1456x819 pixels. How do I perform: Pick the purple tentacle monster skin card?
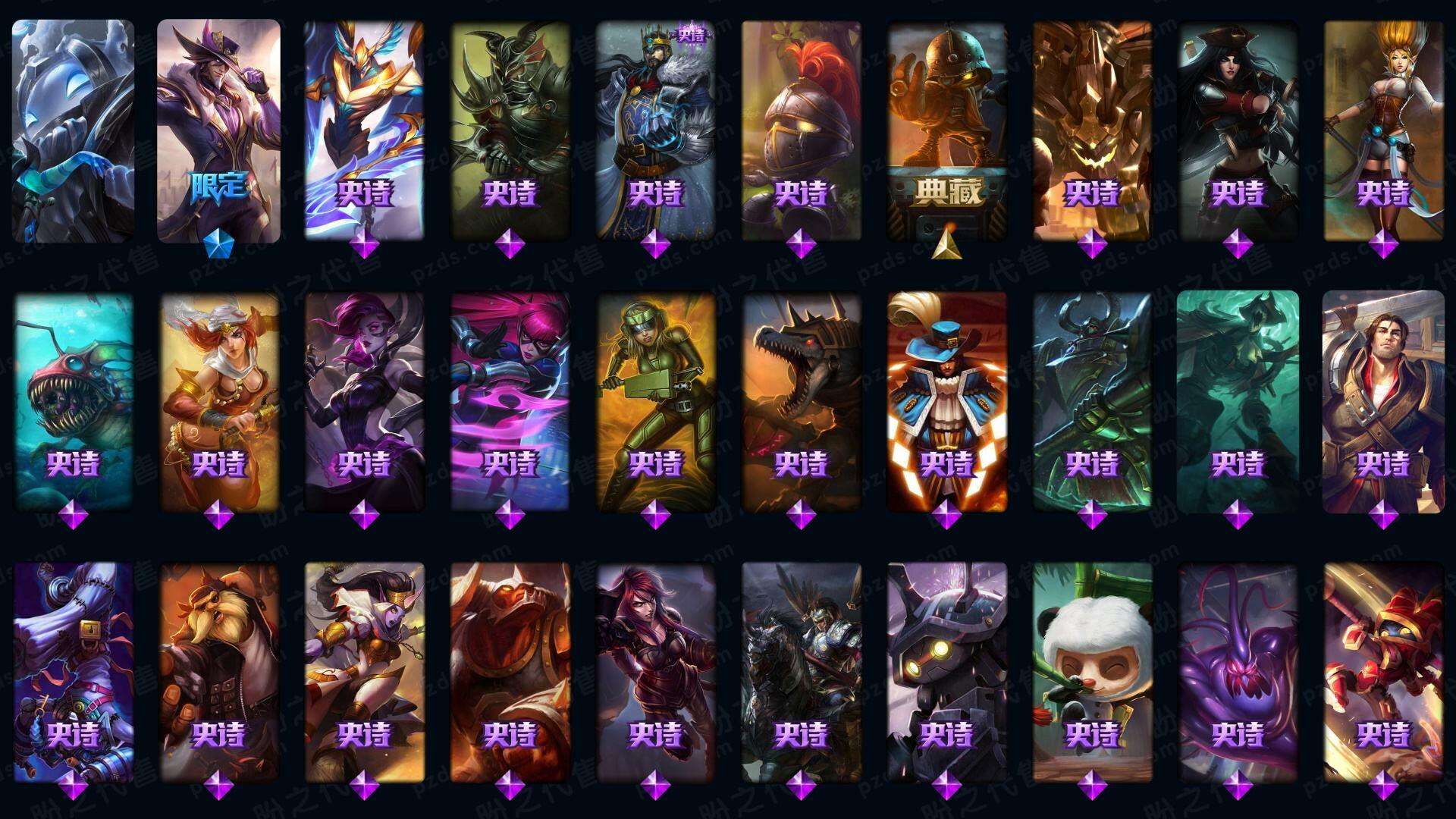pos(1238,671)
